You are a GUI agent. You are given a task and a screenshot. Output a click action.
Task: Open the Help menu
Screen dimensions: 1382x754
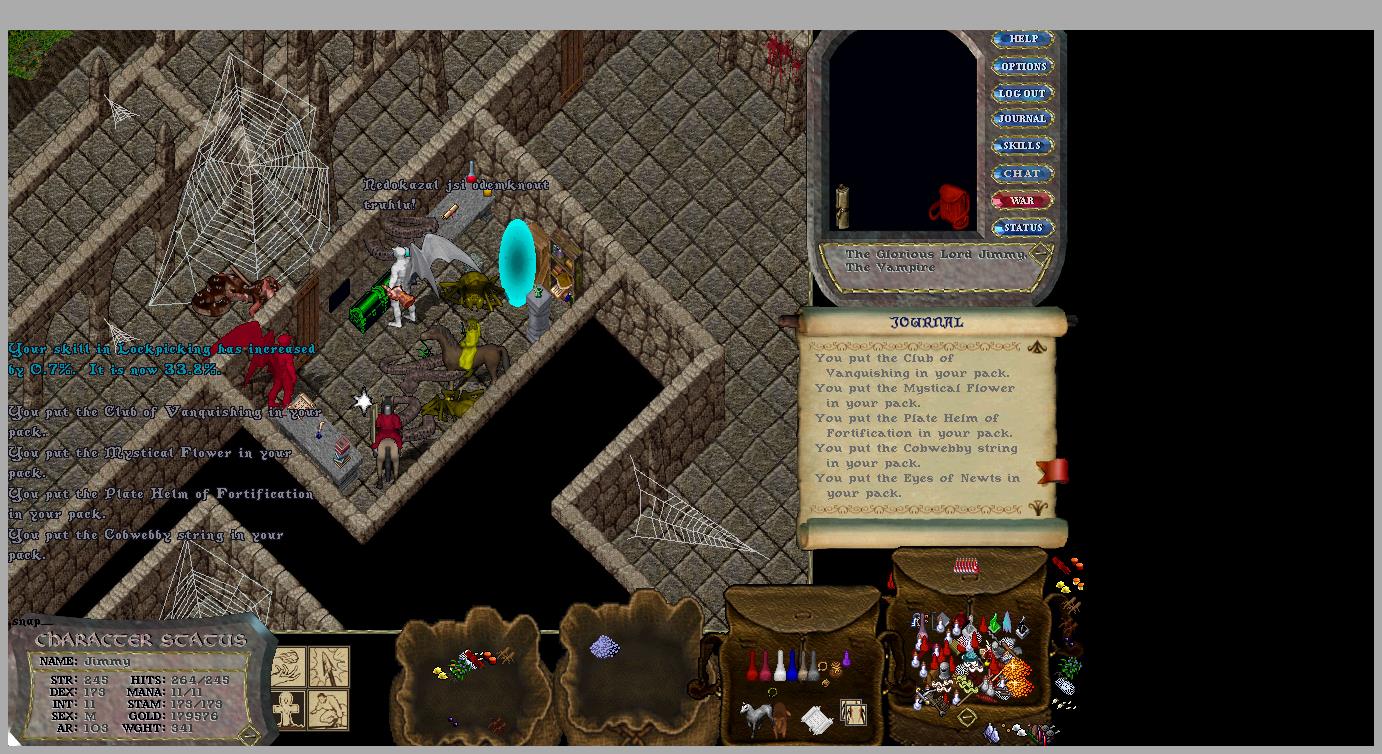coord(1022,39)
